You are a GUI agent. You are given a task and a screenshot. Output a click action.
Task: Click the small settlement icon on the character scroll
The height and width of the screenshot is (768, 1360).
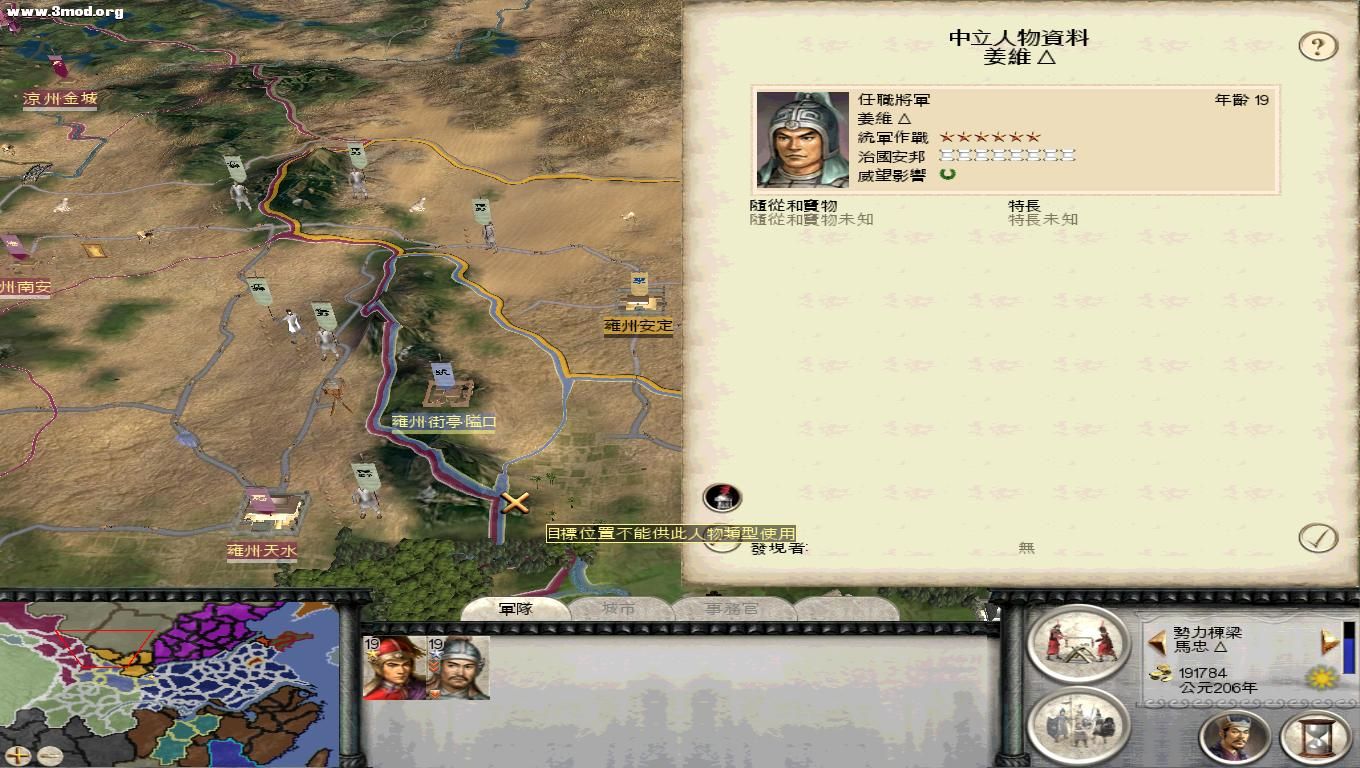click(x=720, y=497)
